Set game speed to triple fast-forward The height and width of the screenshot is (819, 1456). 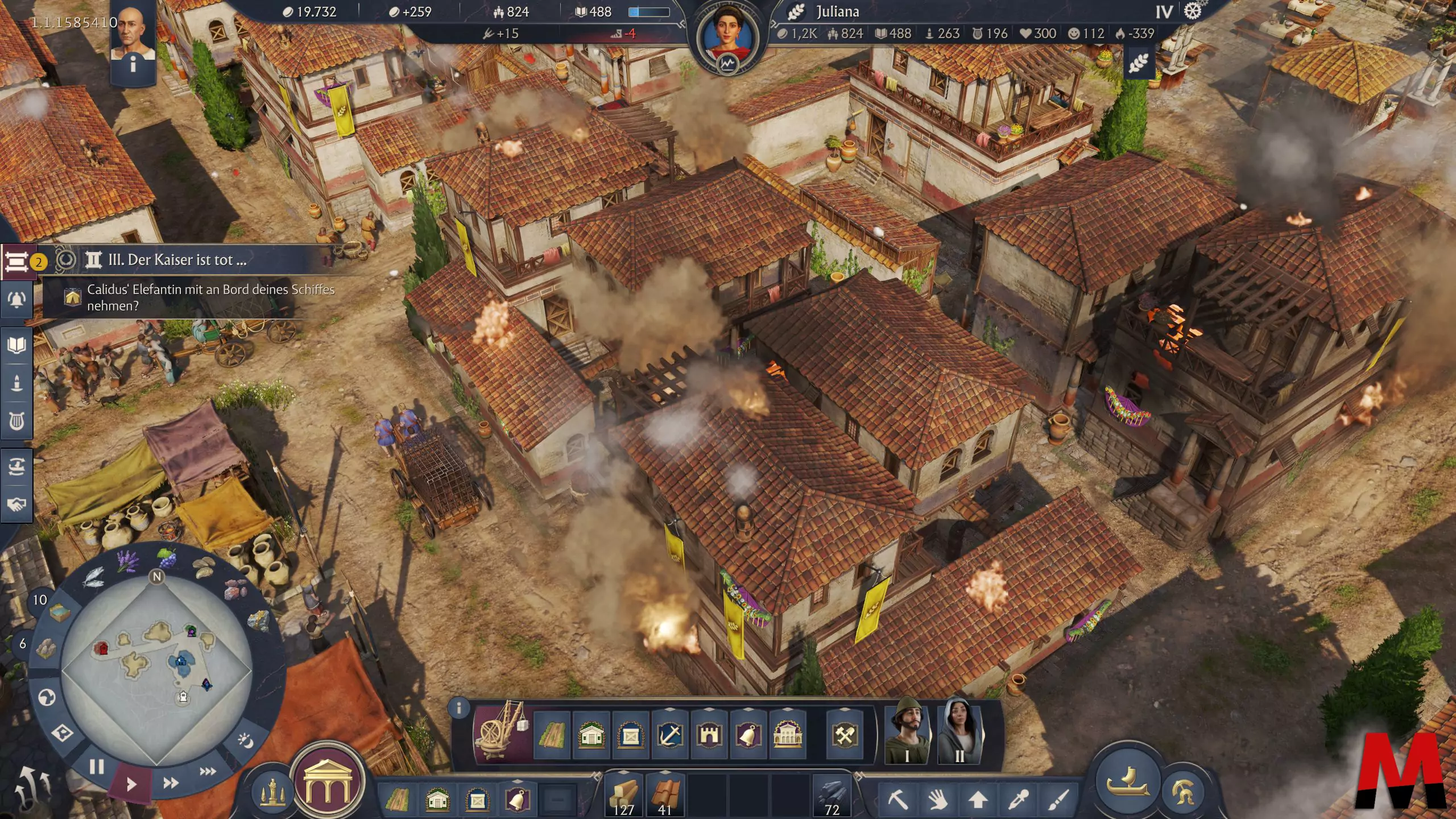(208, 771)
